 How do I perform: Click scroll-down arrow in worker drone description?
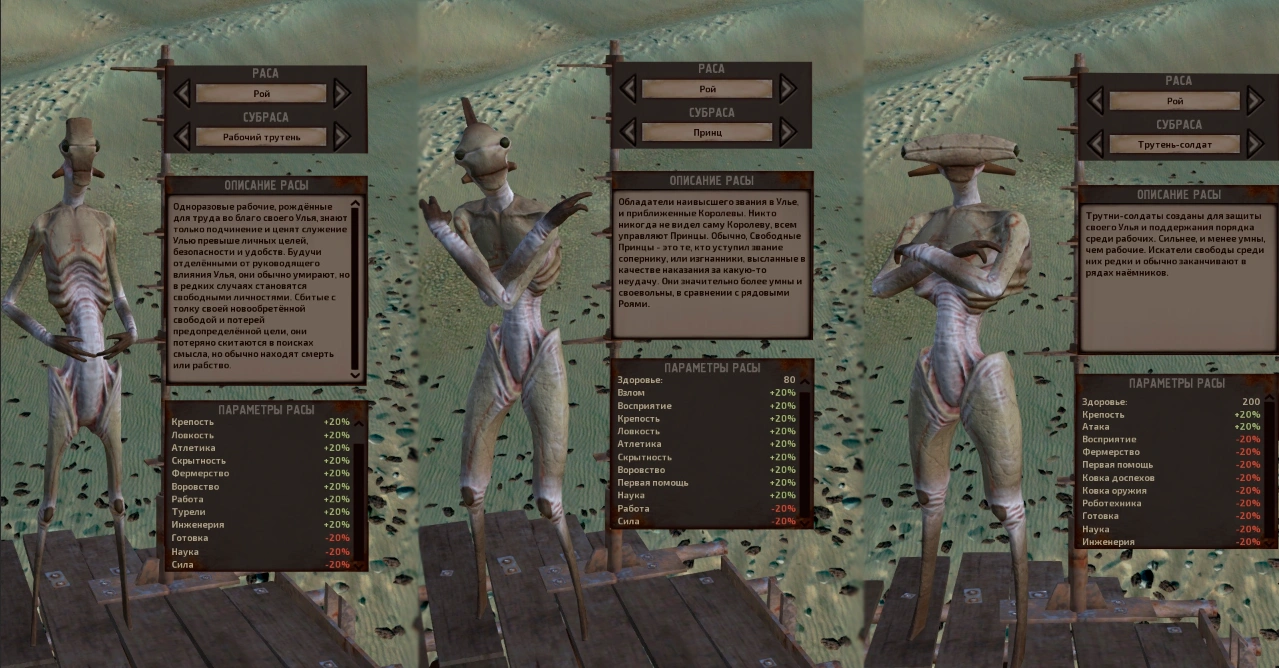click(x=355, y=374)
